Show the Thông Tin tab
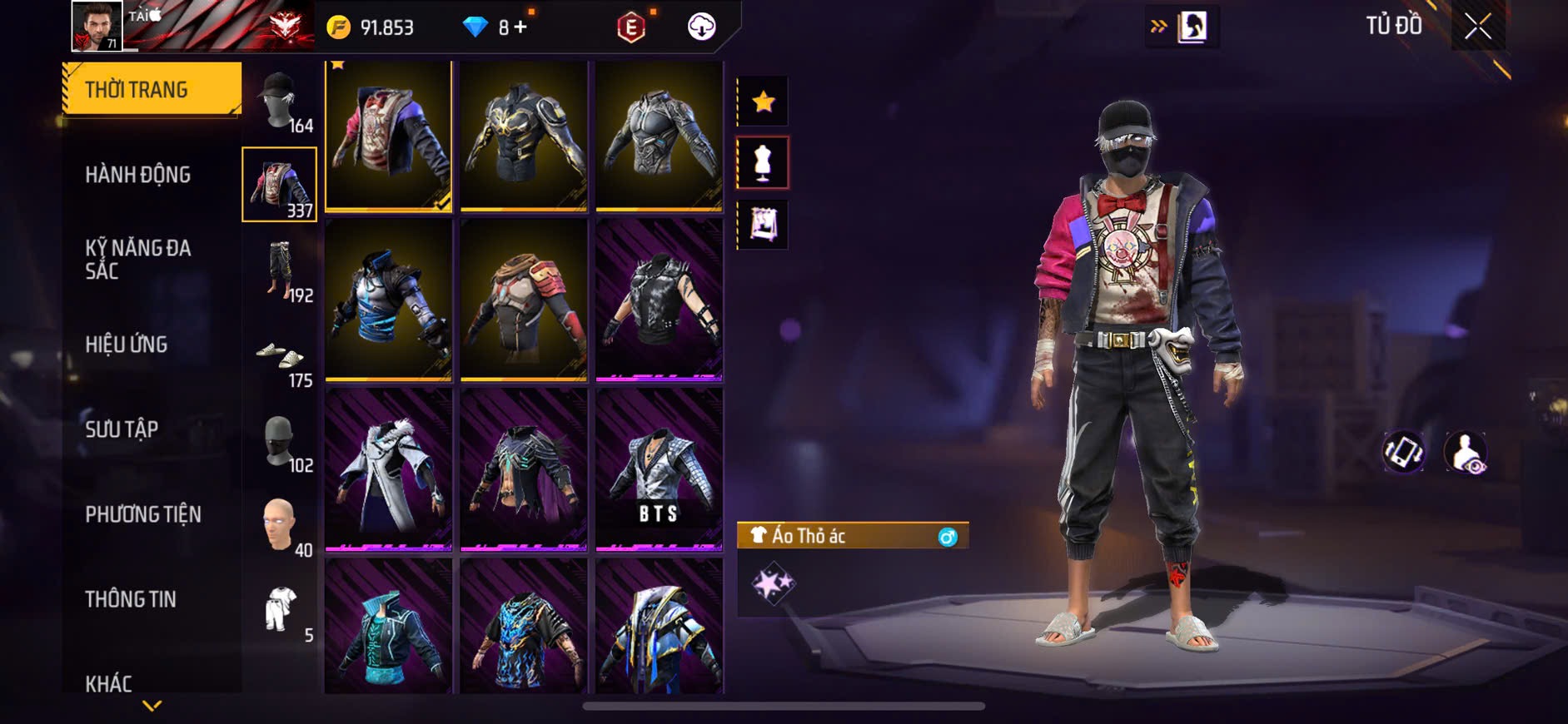Screen dimensions: 1568x724 [131, 599]
